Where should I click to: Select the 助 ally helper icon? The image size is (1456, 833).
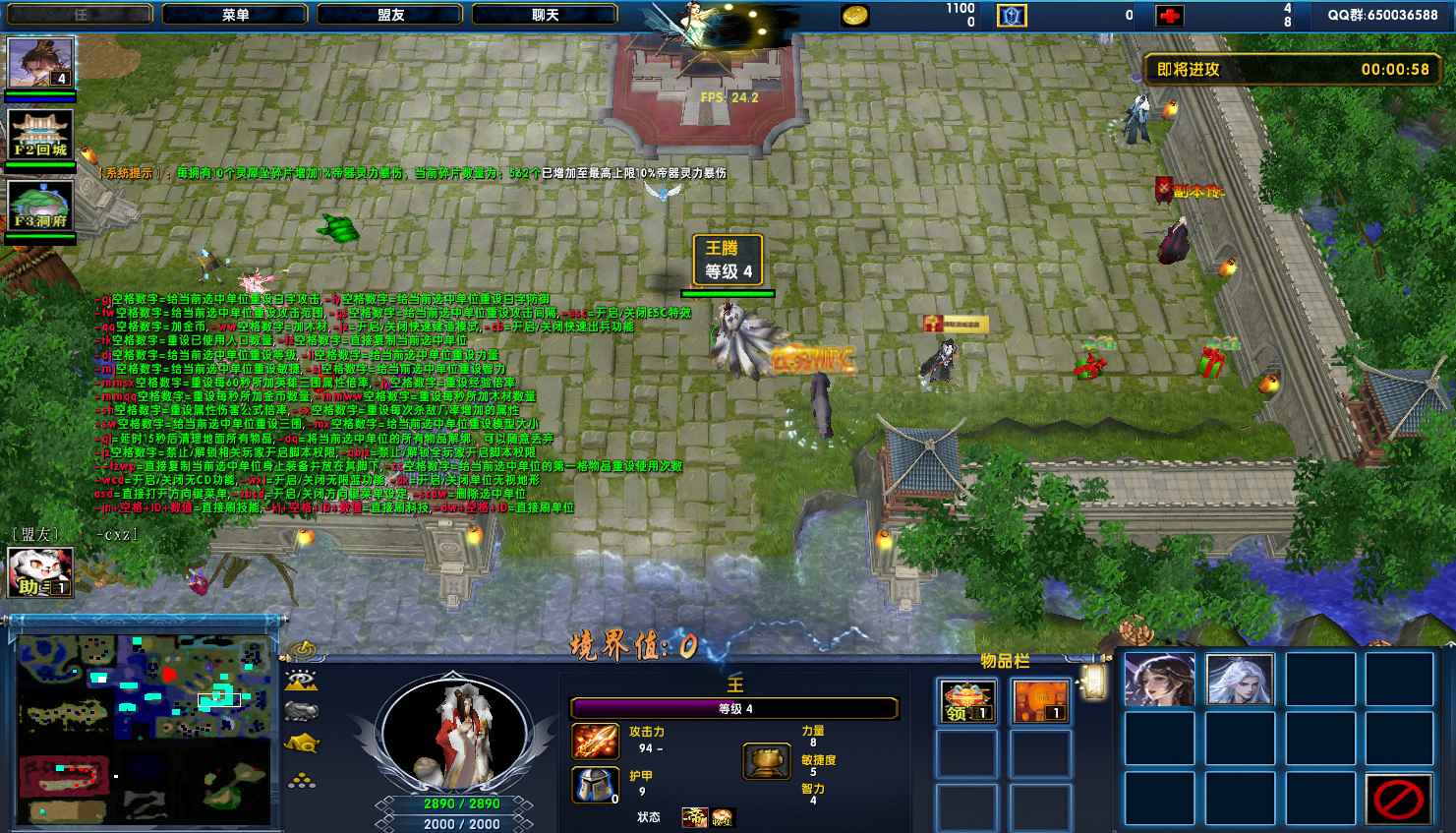coord(40,572)
